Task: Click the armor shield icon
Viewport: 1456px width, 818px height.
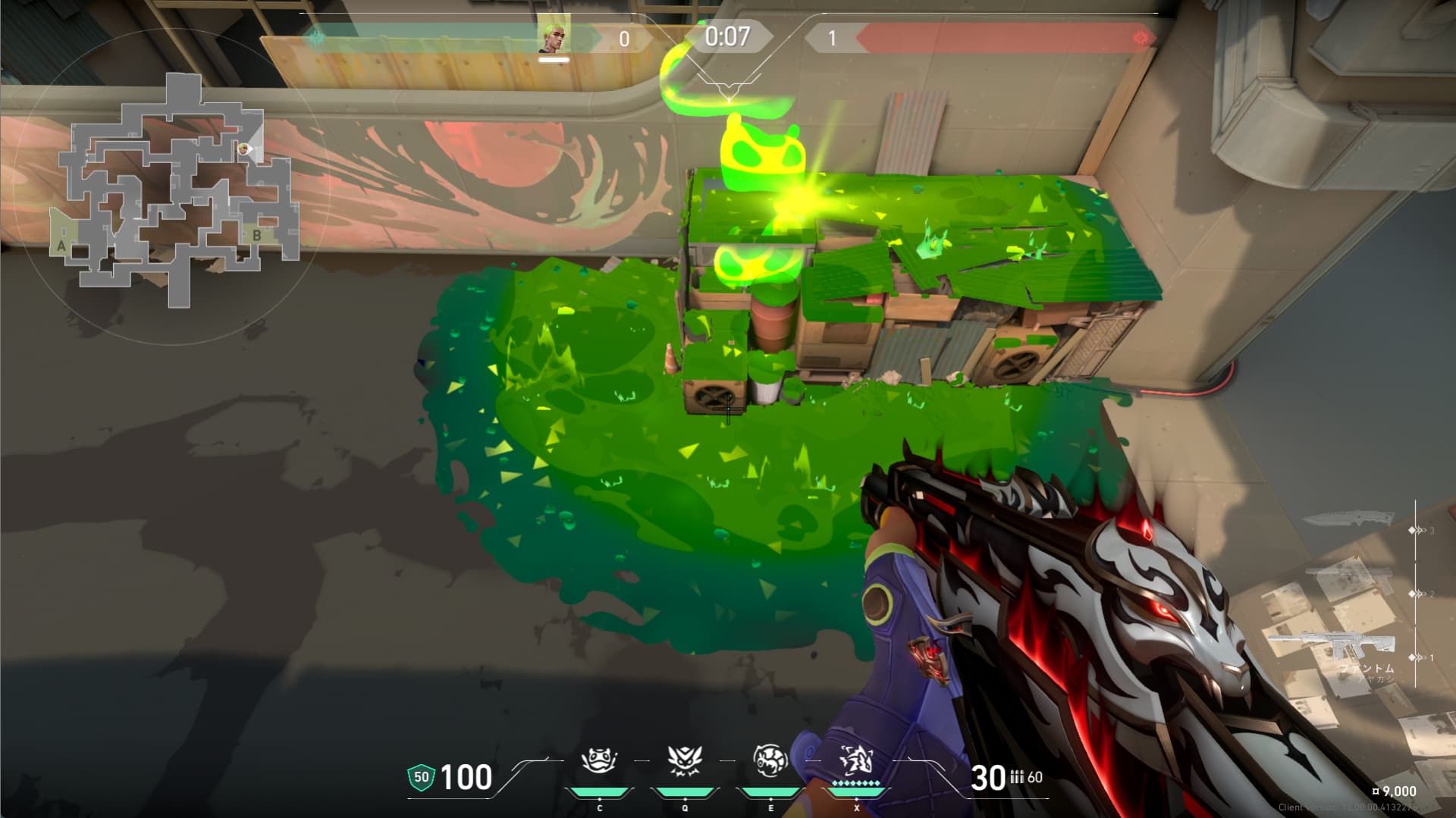Action: pyautogui.click(x=421, y=777)
